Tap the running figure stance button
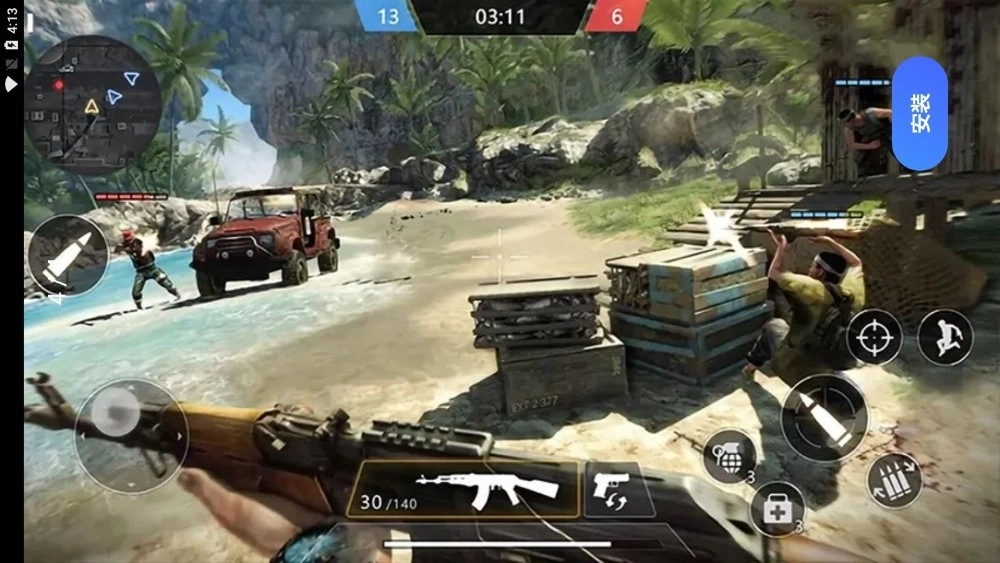This screenshot has height=563, width=1000. point(945,337)
